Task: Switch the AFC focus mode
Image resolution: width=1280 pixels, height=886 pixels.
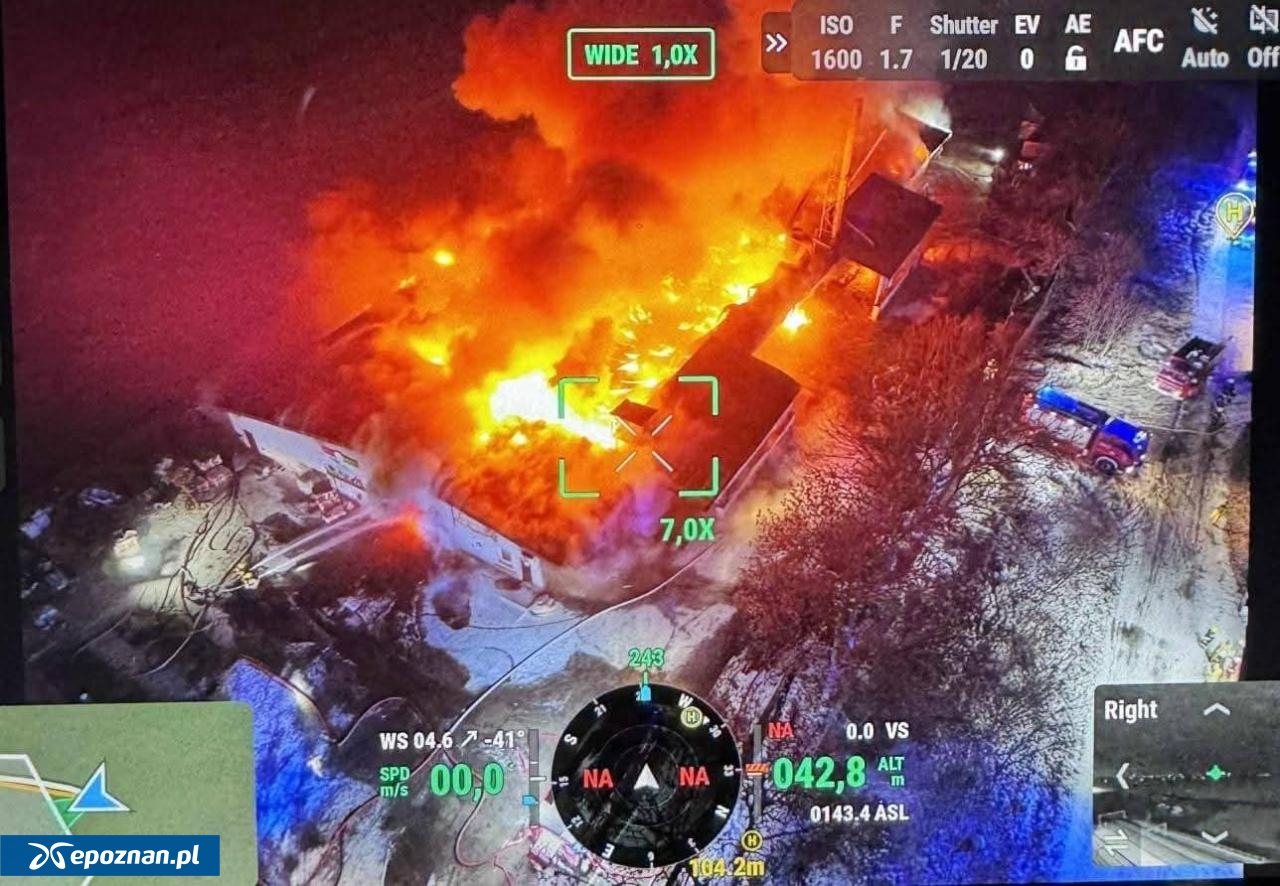Action: pos(1138,40)
